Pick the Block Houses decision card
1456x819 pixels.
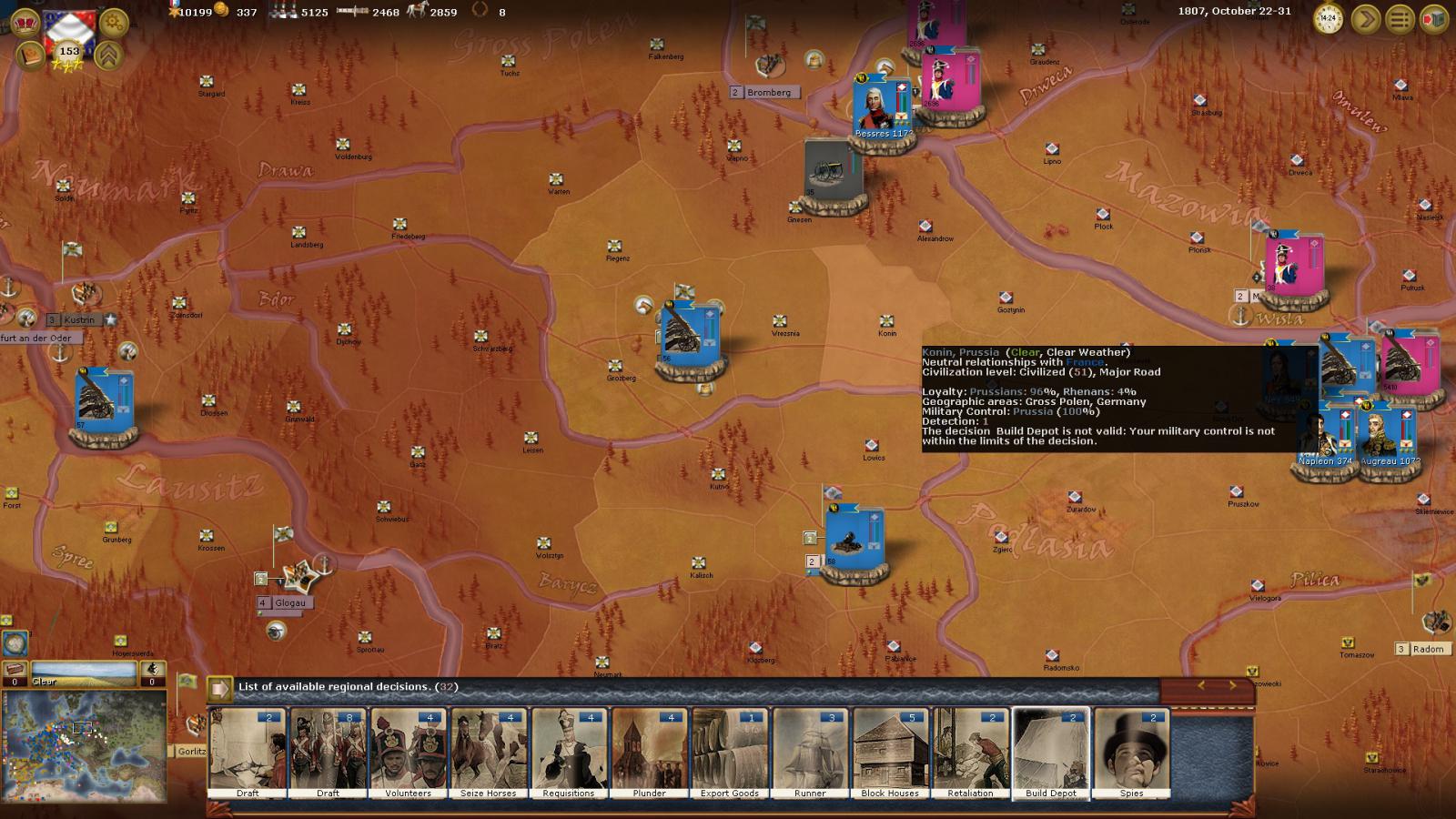[x=890, y=753]
